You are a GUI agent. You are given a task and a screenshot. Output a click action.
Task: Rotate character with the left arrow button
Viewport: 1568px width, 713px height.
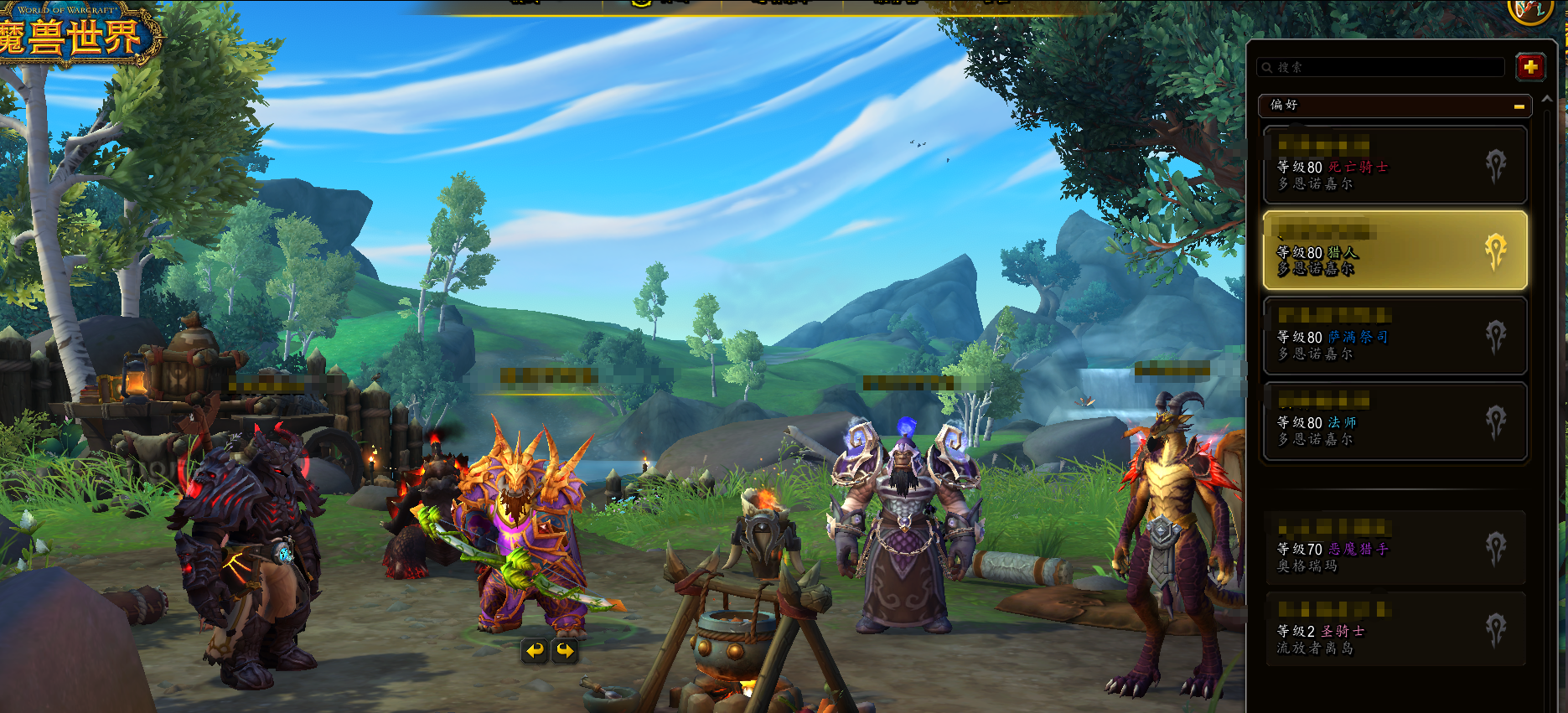(x=535, y=650)
